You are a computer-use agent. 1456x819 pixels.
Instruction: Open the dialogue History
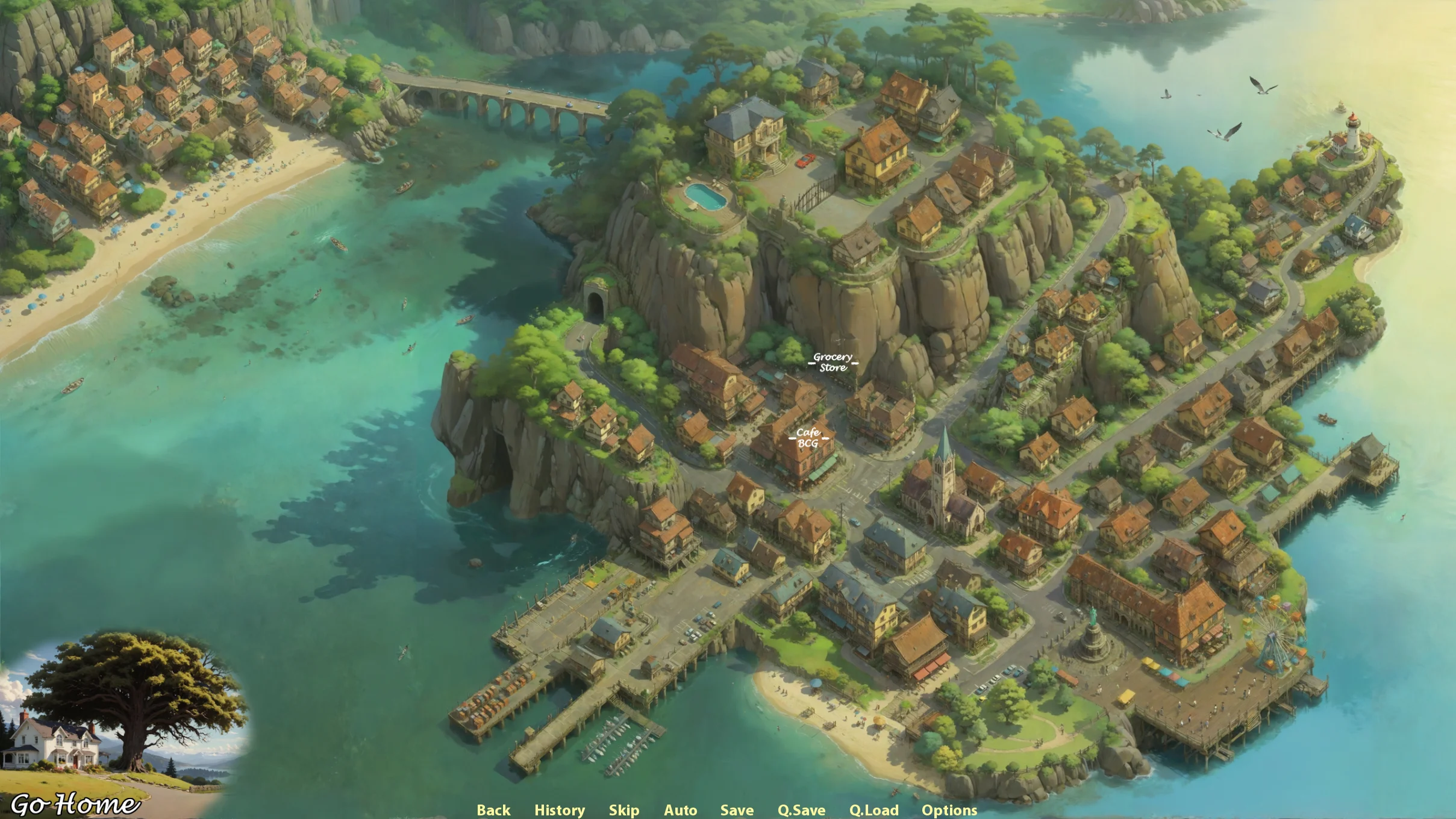[x=560, y=810]
